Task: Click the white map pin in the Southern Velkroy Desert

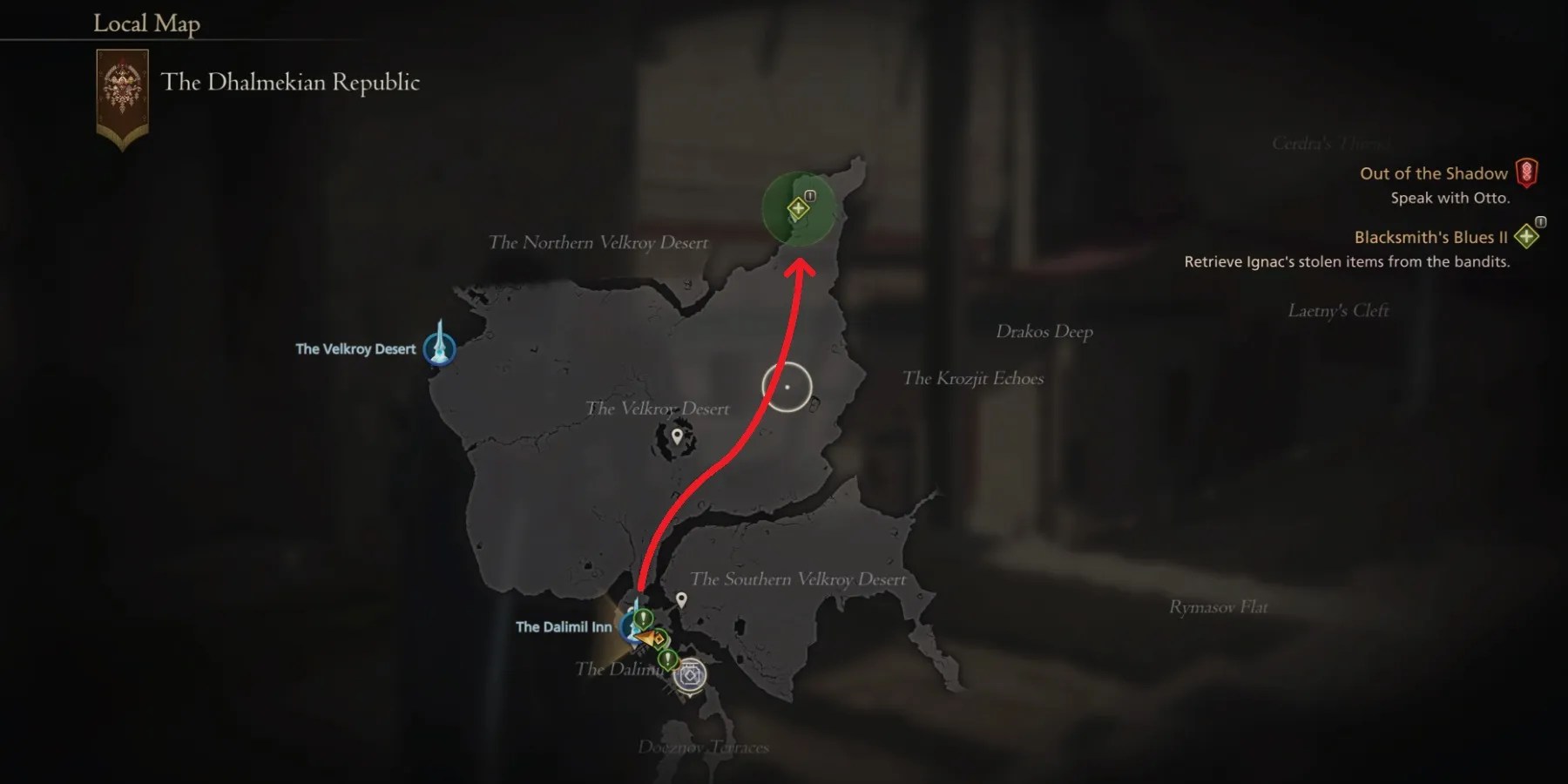Action: pos(681,599)
